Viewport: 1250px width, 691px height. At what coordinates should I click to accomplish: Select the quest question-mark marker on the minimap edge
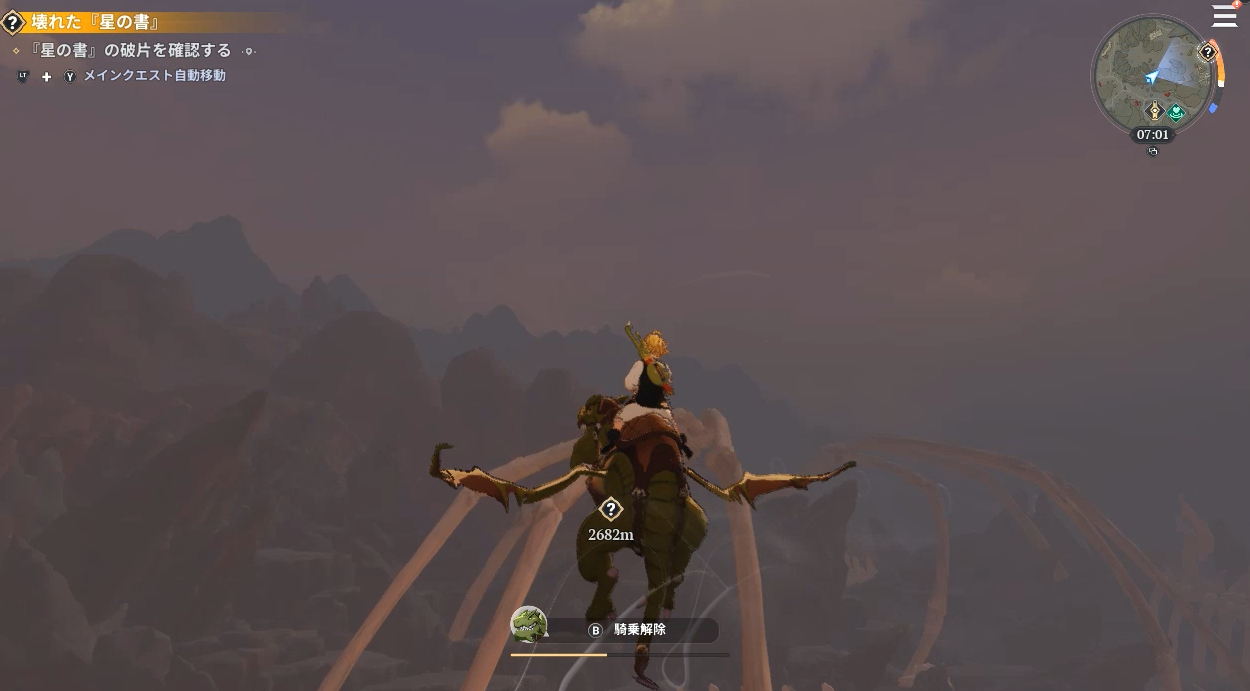click(1208, 53)
